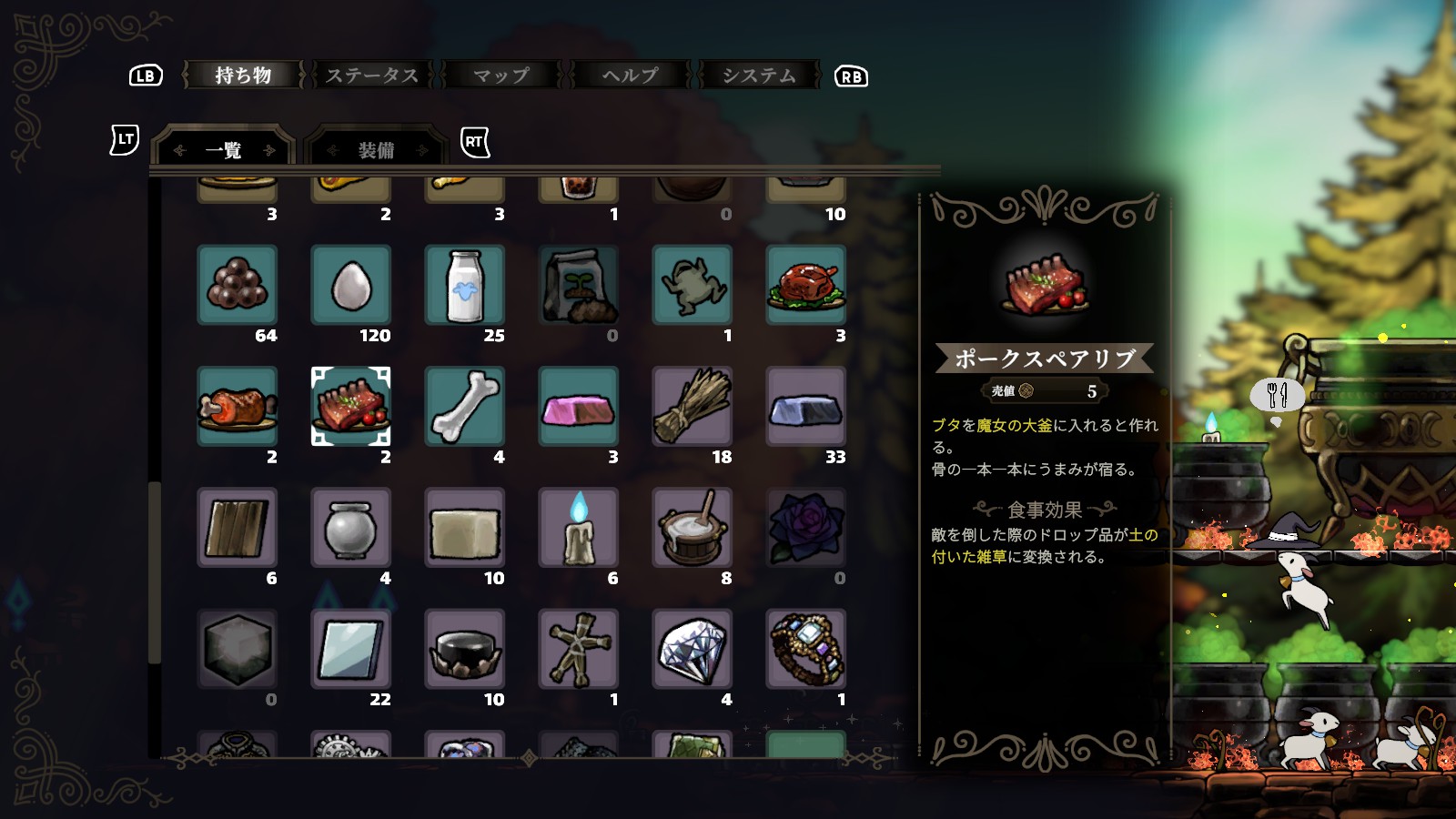The width and height of the screenshot is (1456, 819).
Task: Select the white egg item slot
Action: [x=351, y=285]
